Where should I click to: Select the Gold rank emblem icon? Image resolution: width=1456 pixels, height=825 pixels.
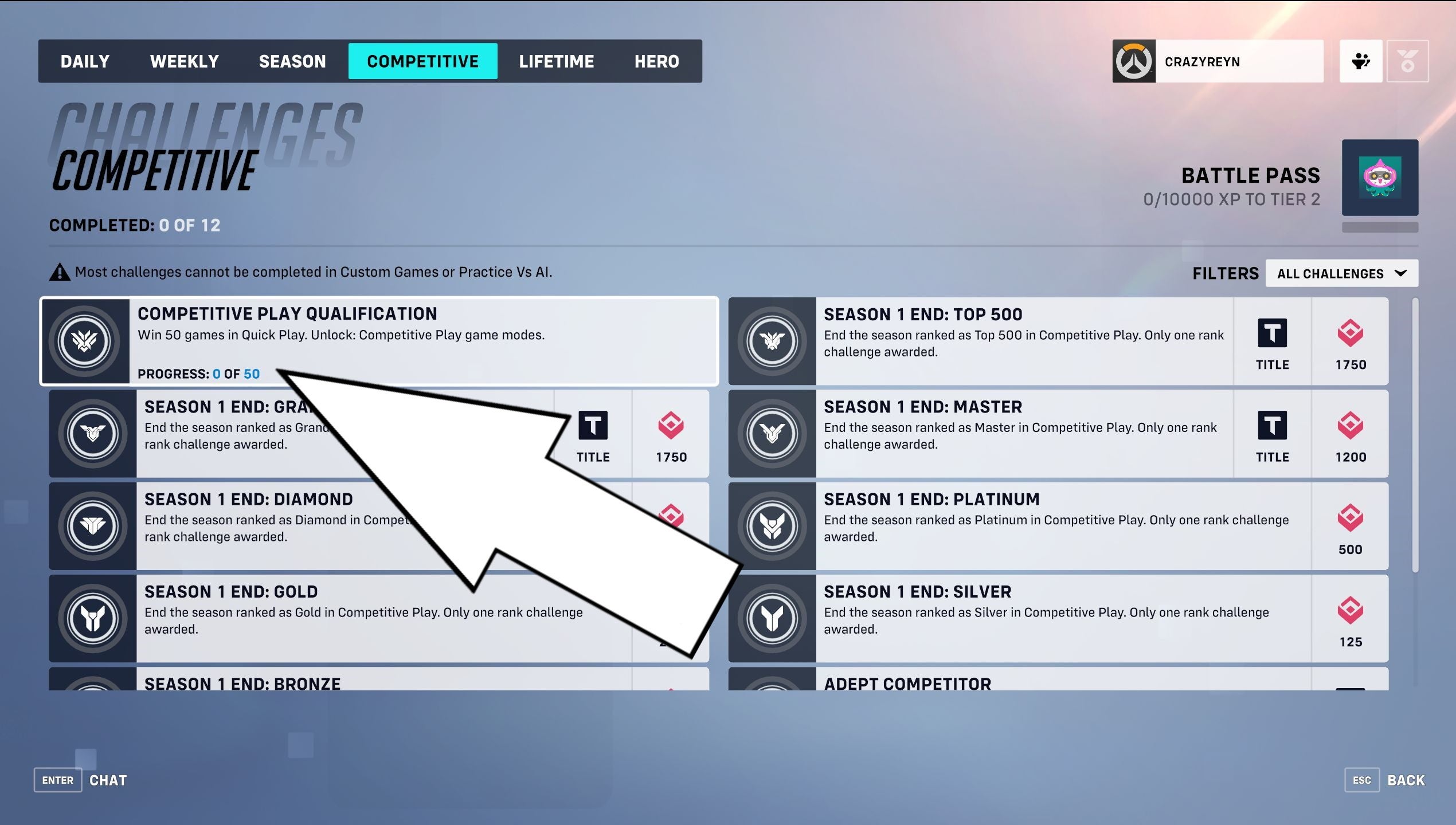92,618
